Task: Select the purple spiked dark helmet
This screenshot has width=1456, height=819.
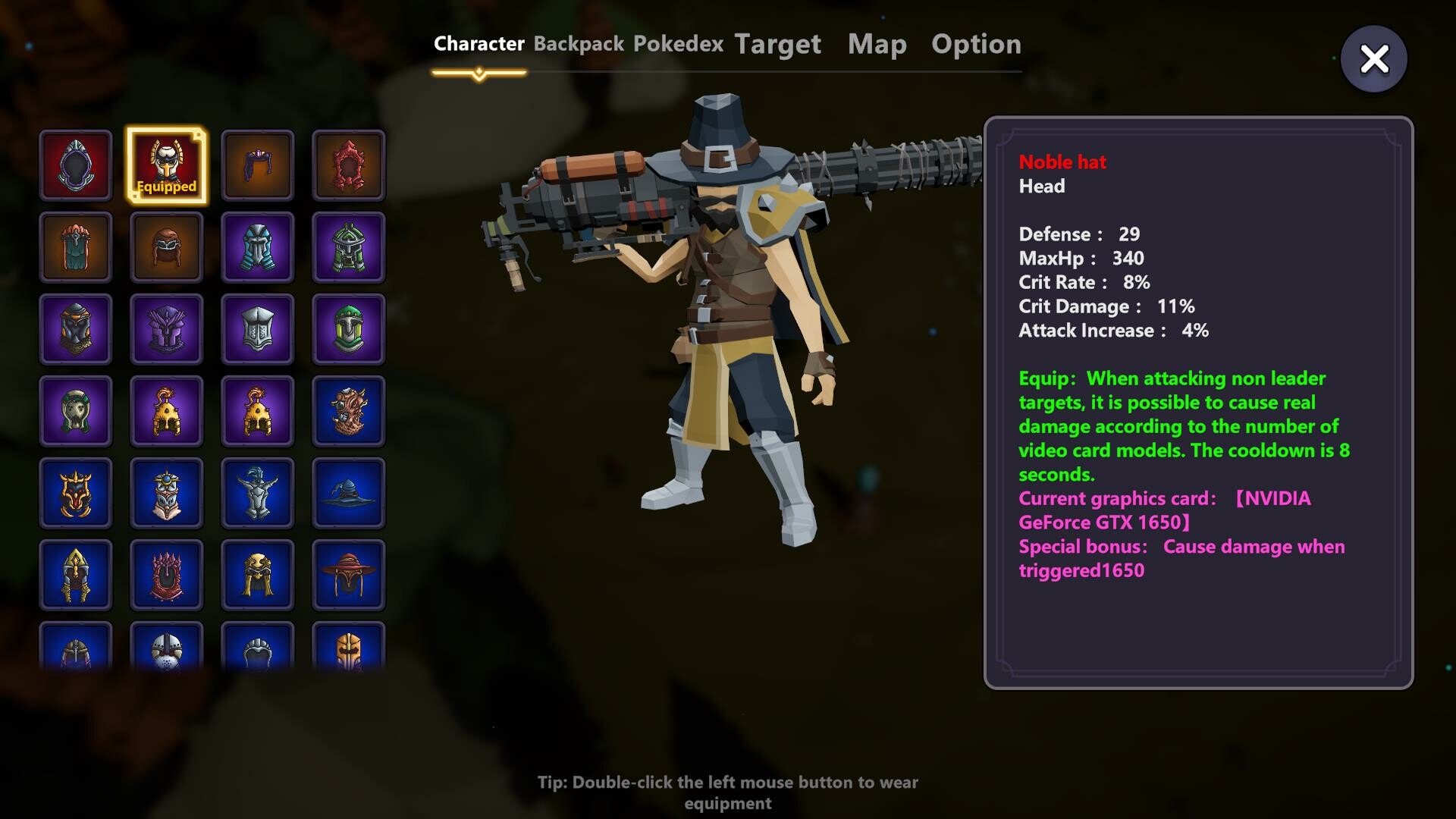Action: tap(167, 328)
